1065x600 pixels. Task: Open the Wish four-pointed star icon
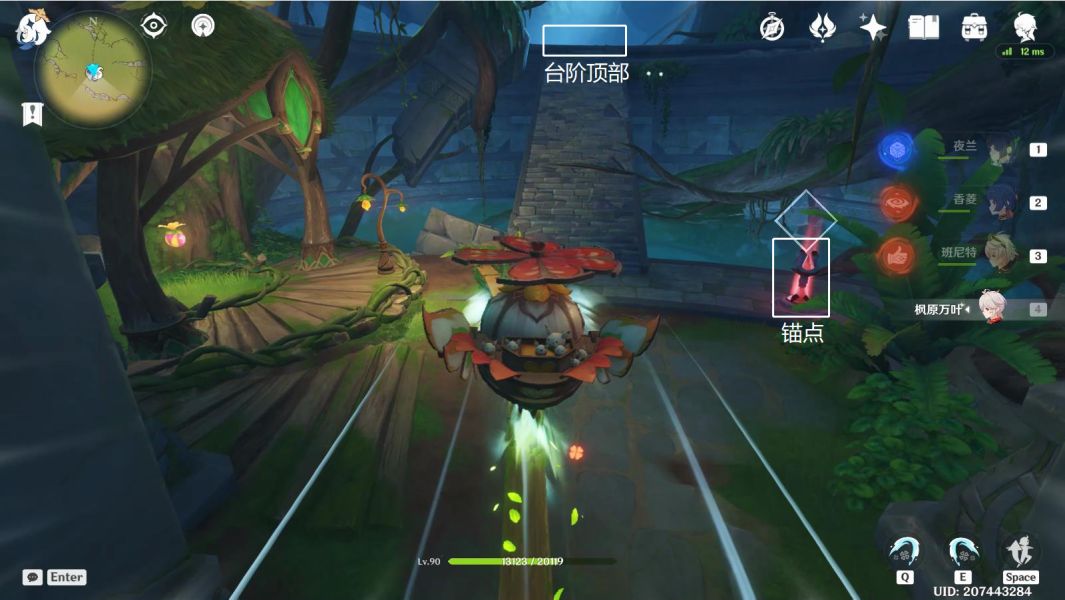[x=873, y=28]
